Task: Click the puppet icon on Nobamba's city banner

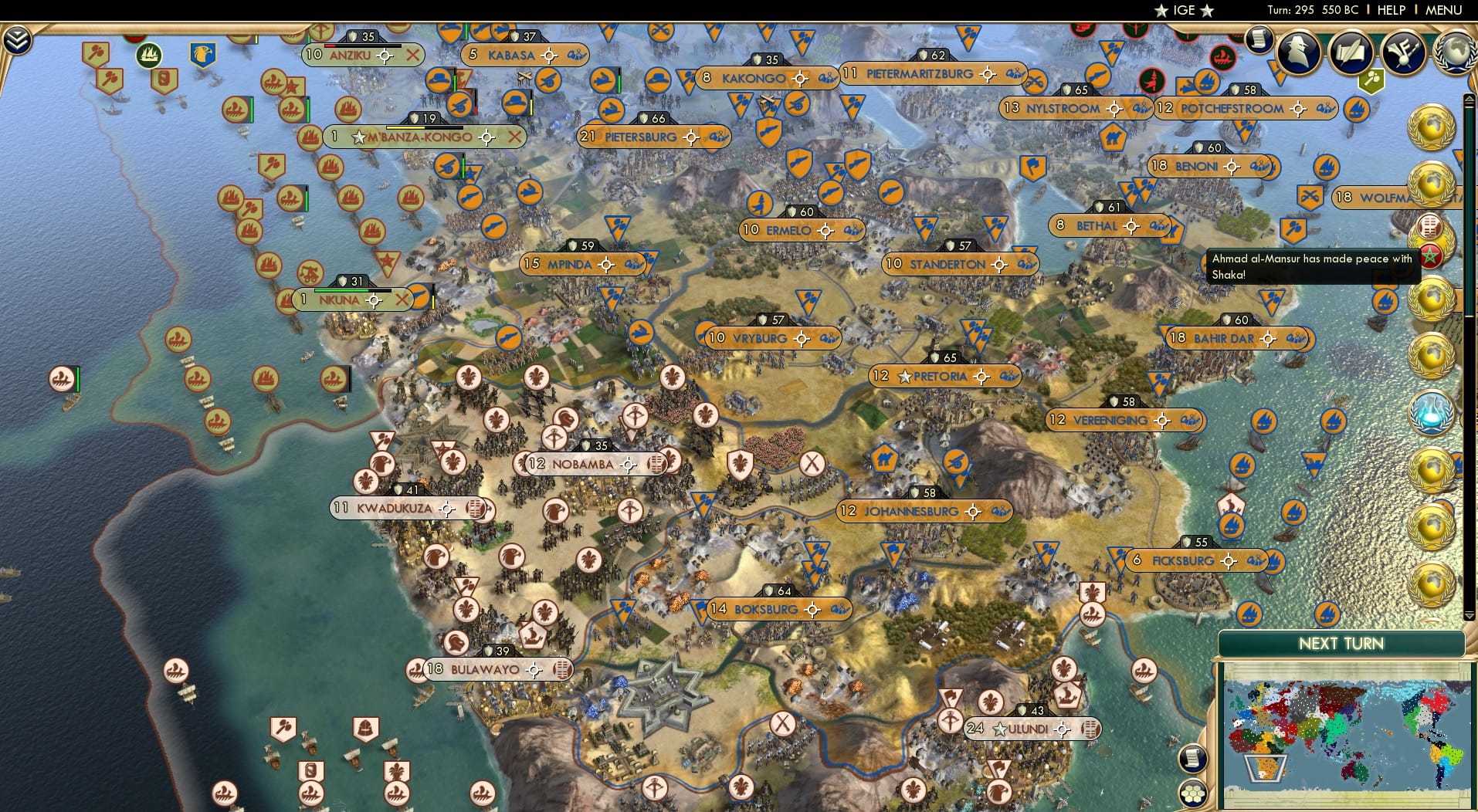Action: pos(657,465)
